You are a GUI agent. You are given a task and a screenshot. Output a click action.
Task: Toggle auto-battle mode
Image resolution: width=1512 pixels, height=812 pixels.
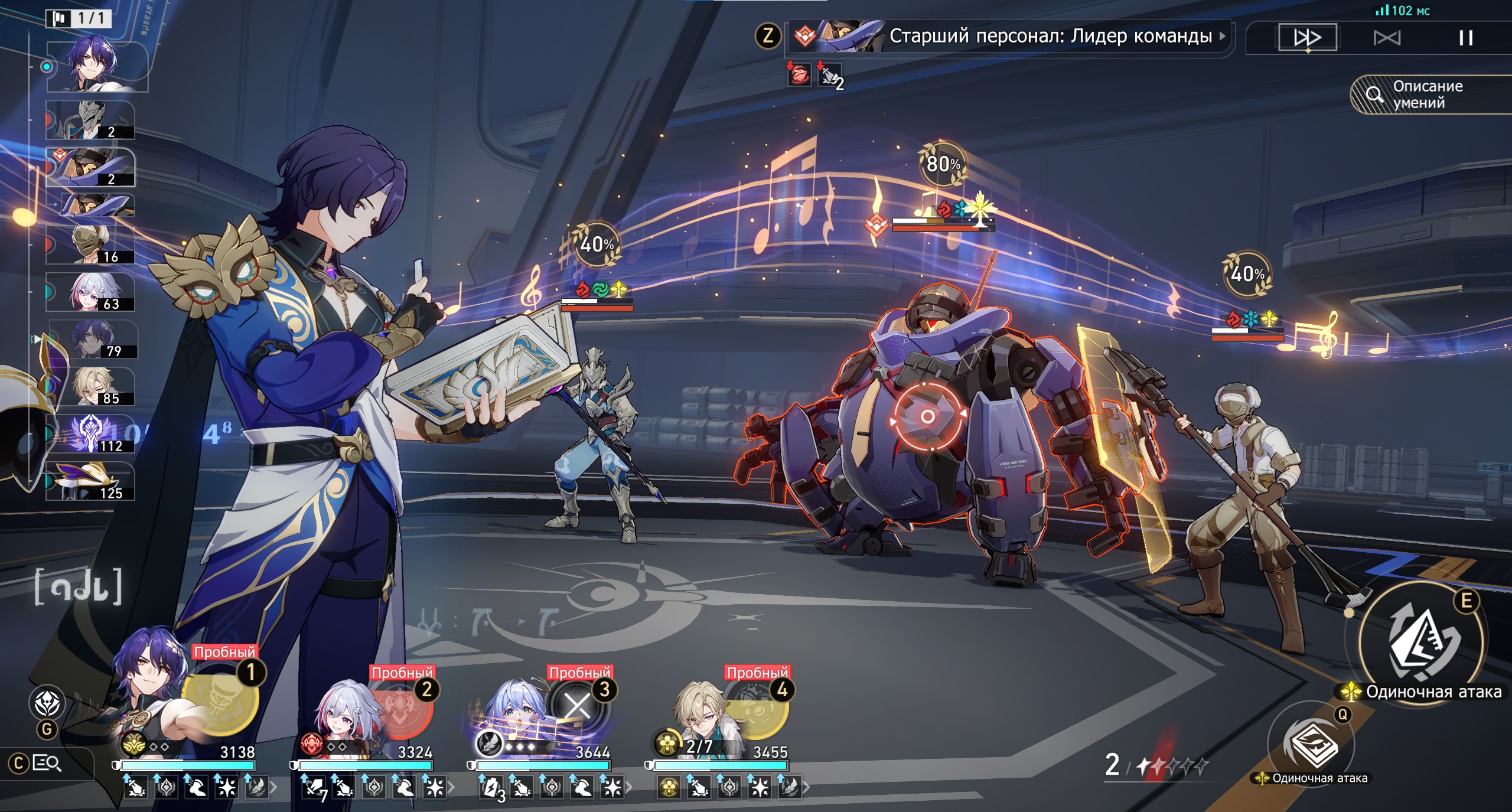point(1386,38)
